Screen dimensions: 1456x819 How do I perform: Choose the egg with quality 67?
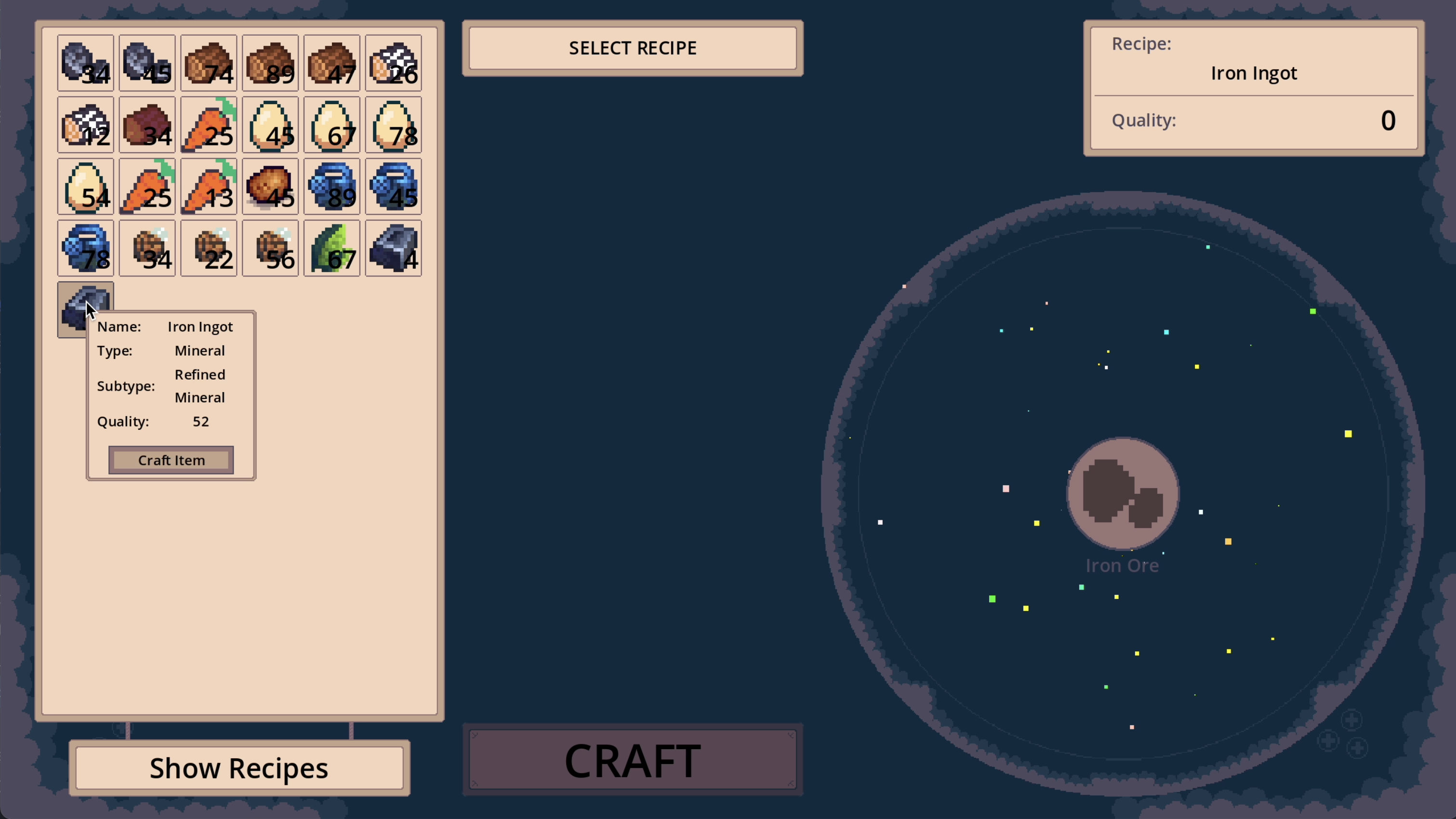coord(332,124)
